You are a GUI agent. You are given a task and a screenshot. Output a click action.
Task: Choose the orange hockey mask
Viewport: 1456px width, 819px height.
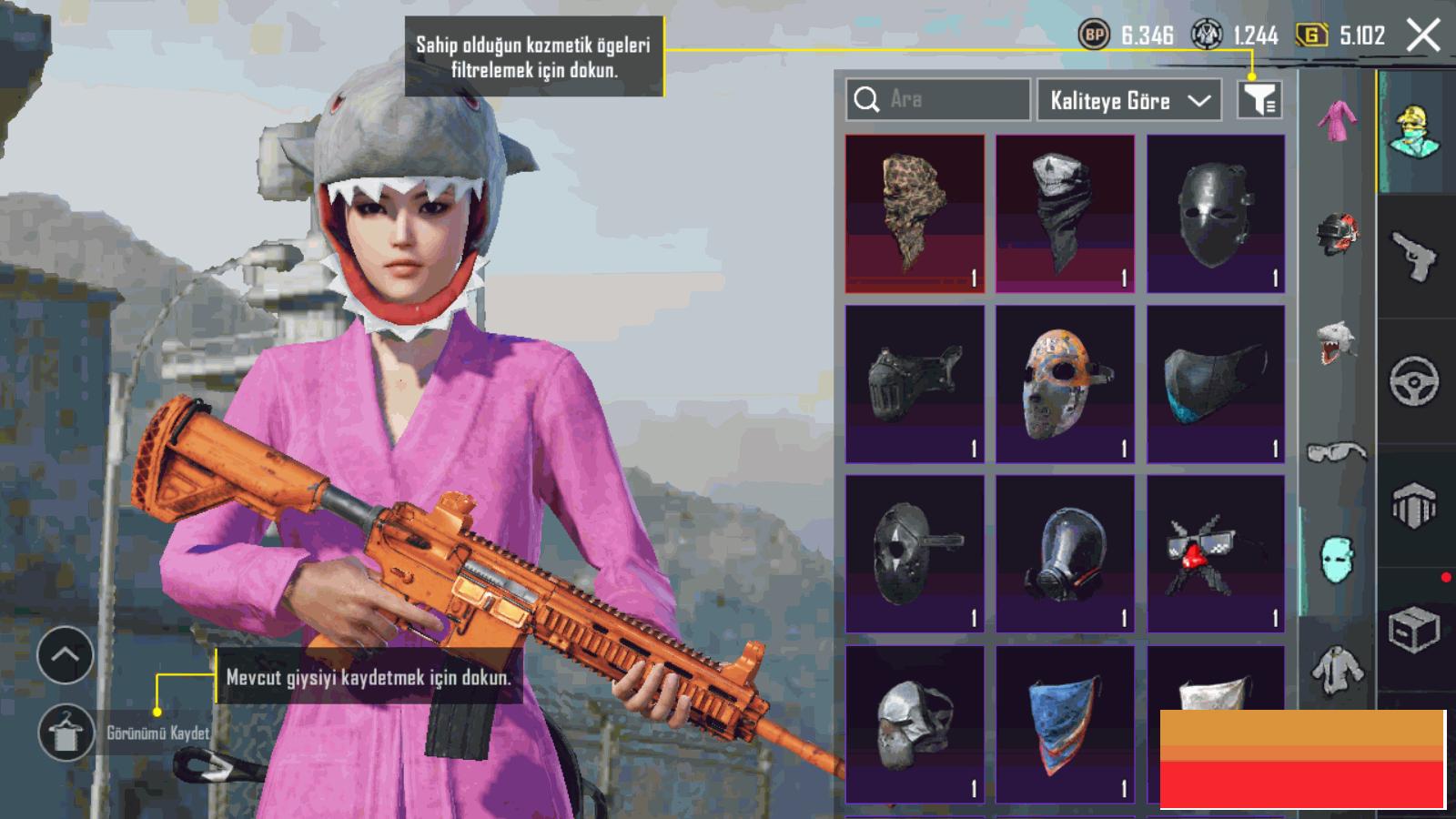[x=1065, y=384]
